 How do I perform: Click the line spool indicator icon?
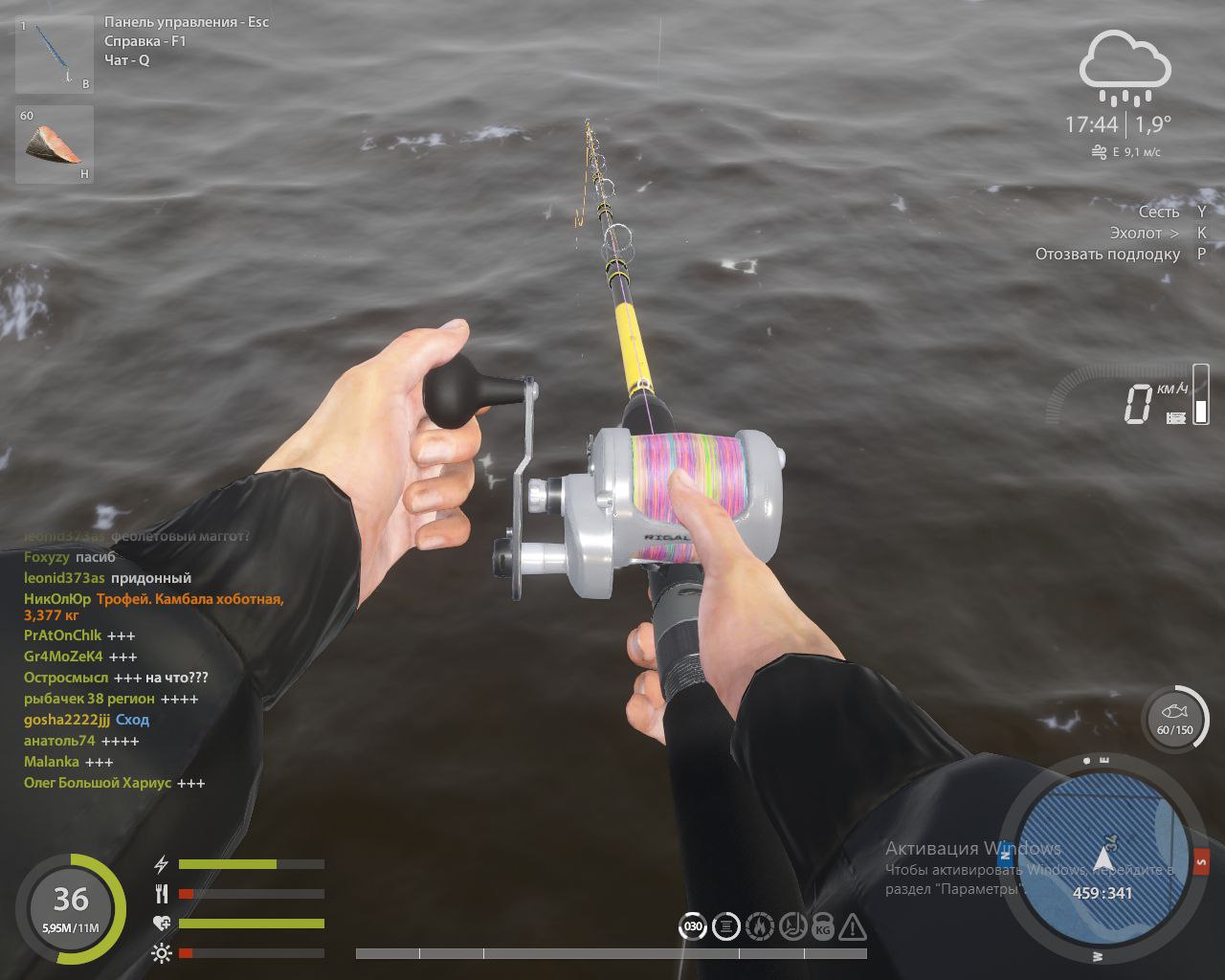(726, 926)
